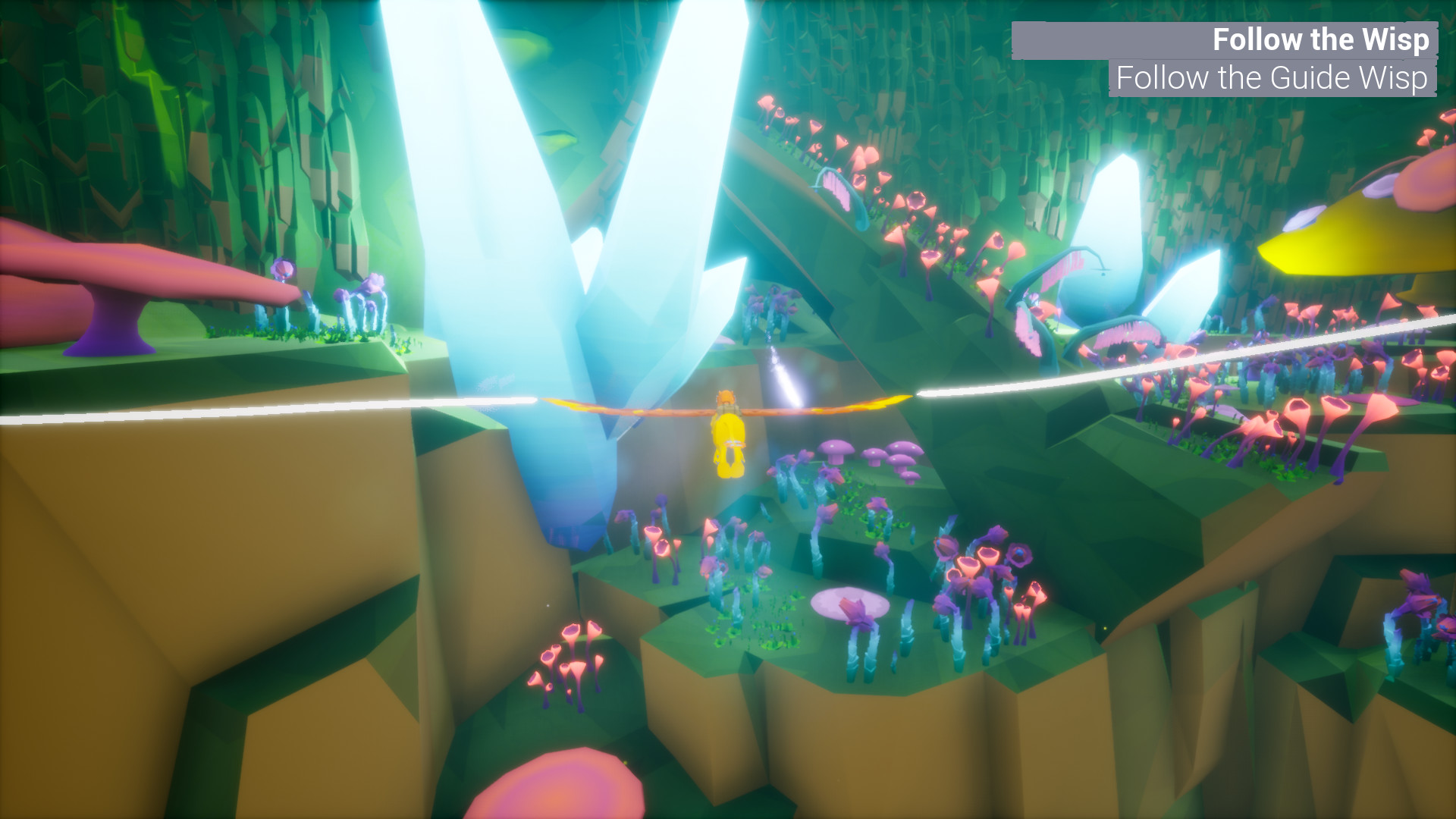The height and width of the screenshot is (819, 1456).
Task: Click the Follow the Wisp quest title
Action: 1319,39
